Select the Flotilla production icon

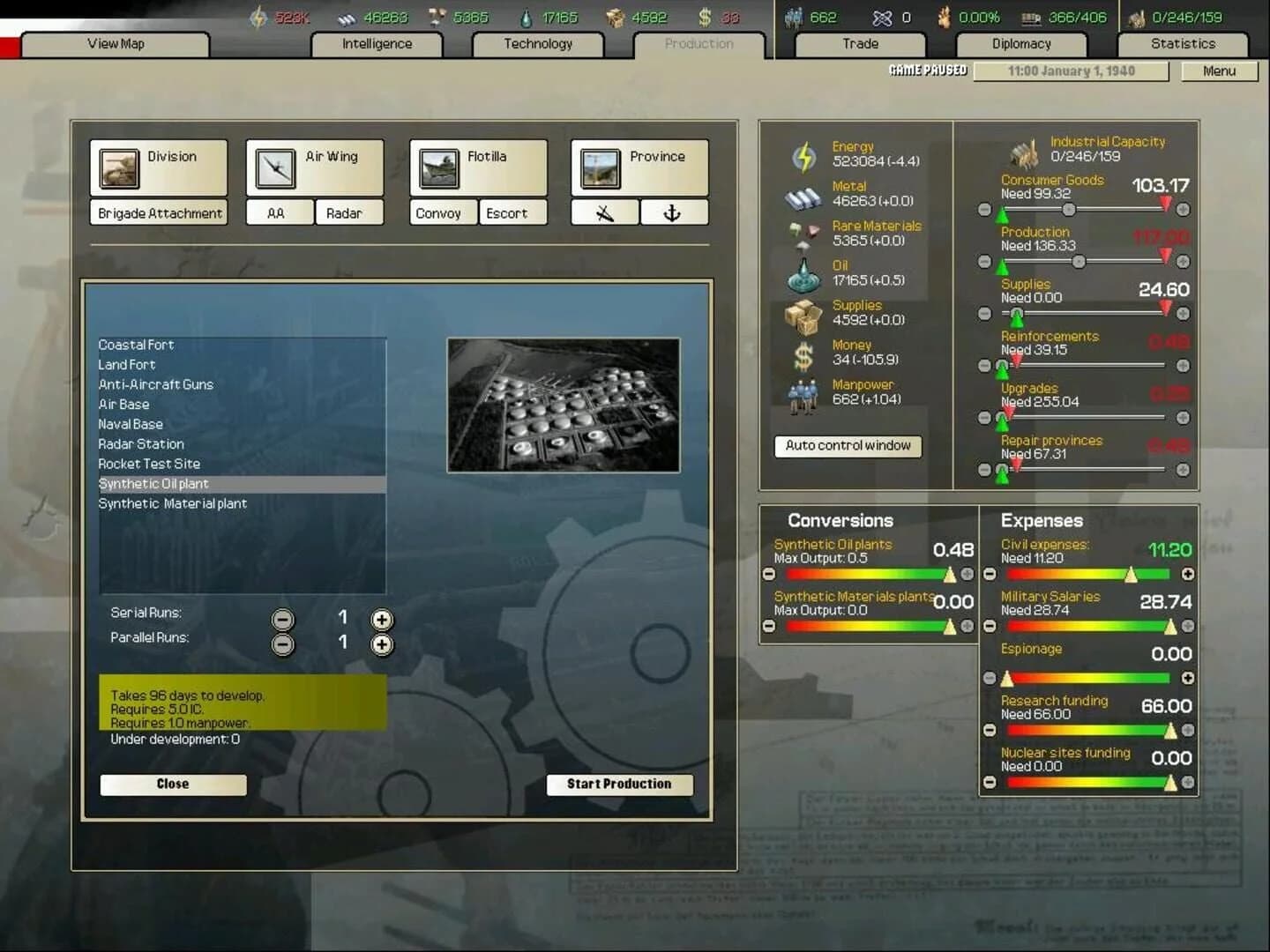(437, 167)
